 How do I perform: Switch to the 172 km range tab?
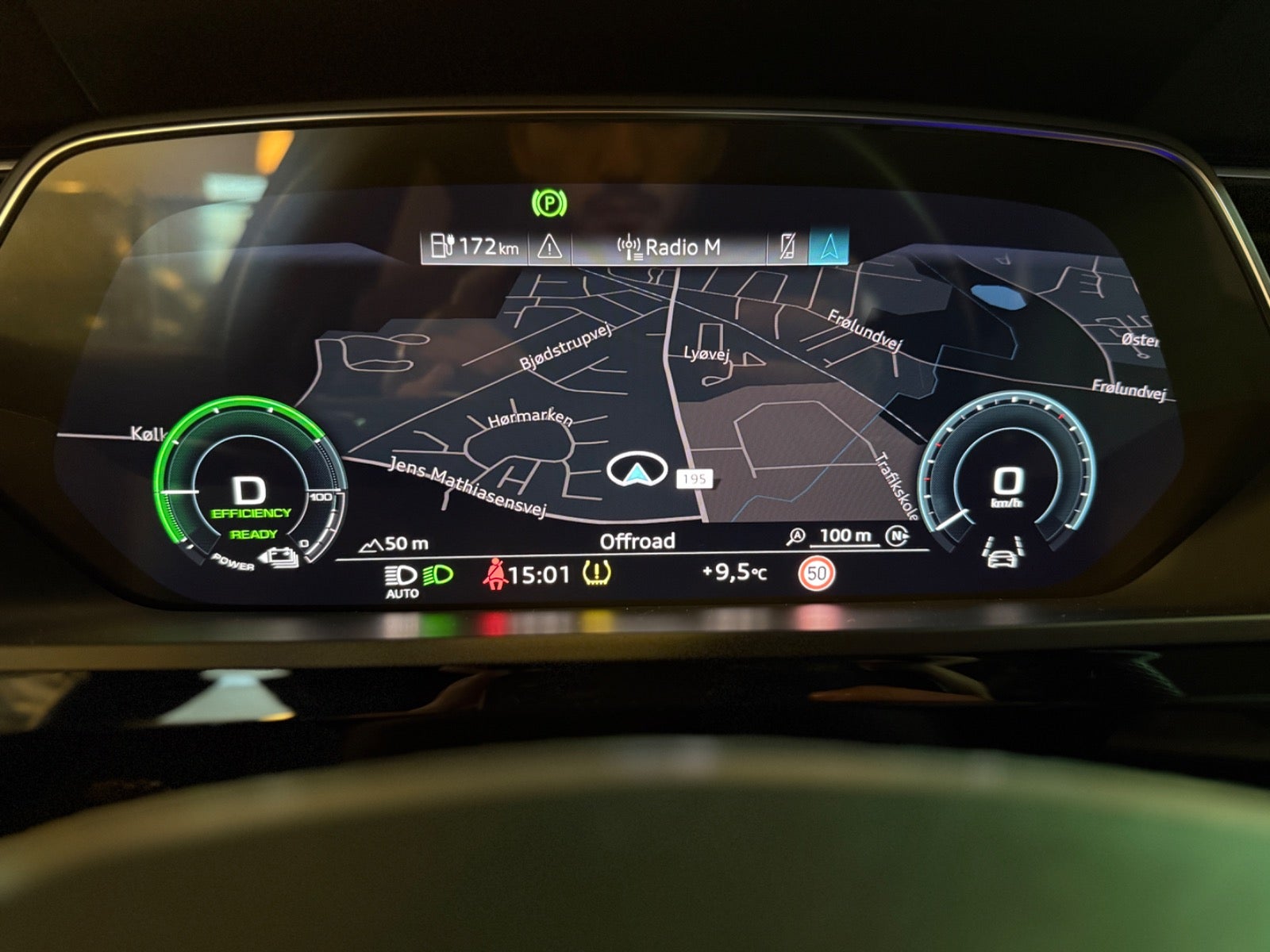(x=475, y=247)
